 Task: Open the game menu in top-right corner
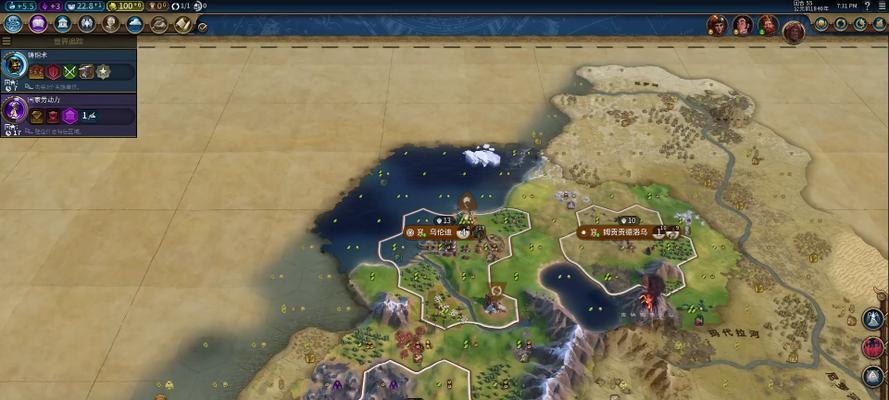(881, 6)
